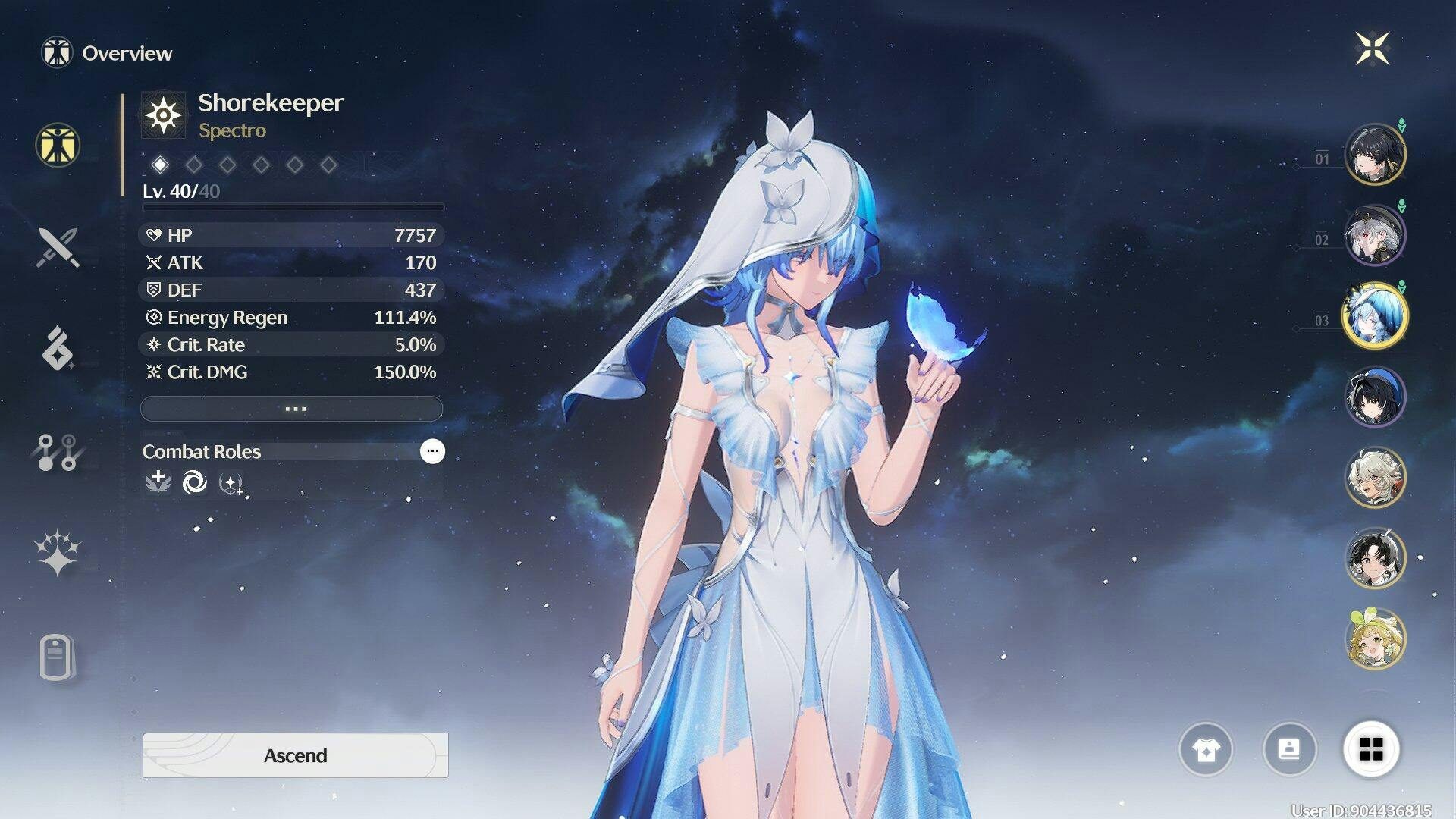Viewport: 1456px width, 819px height.
Task: Choose the white-haired tan character portrait
Action: coord(1375,477)
